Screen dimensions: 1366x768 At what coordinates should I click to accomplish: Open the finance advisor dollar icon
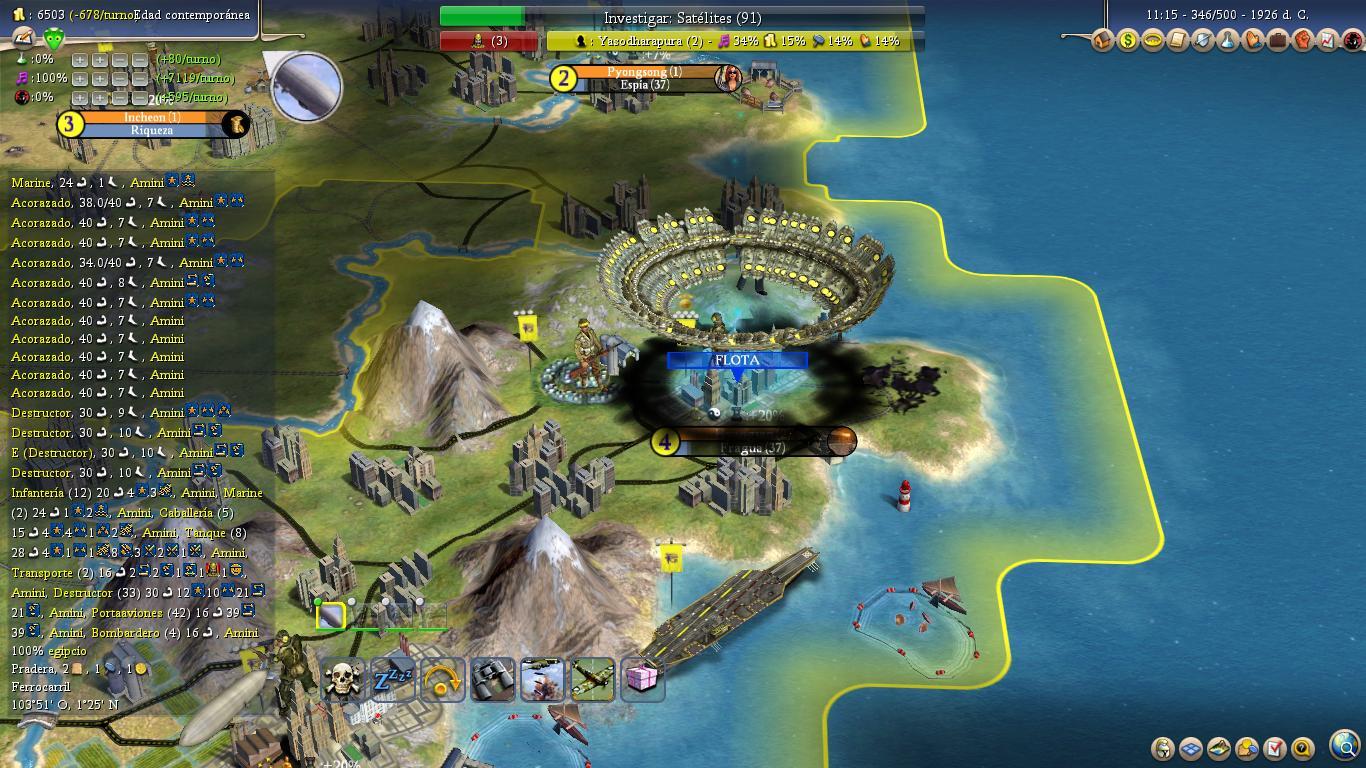(1127, 41)
